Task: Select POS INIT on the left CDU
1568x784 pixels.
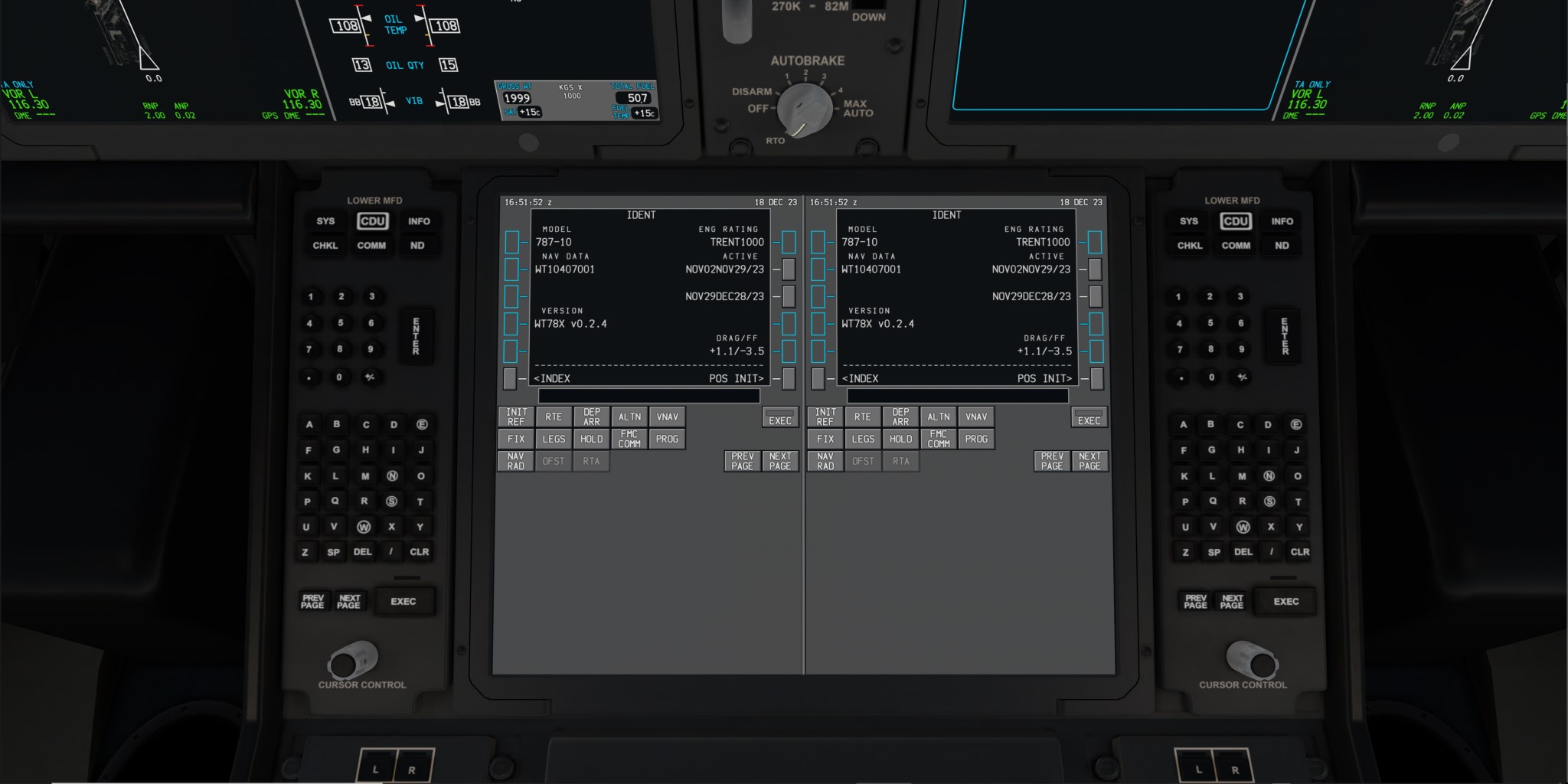Action: pos(789,378)
